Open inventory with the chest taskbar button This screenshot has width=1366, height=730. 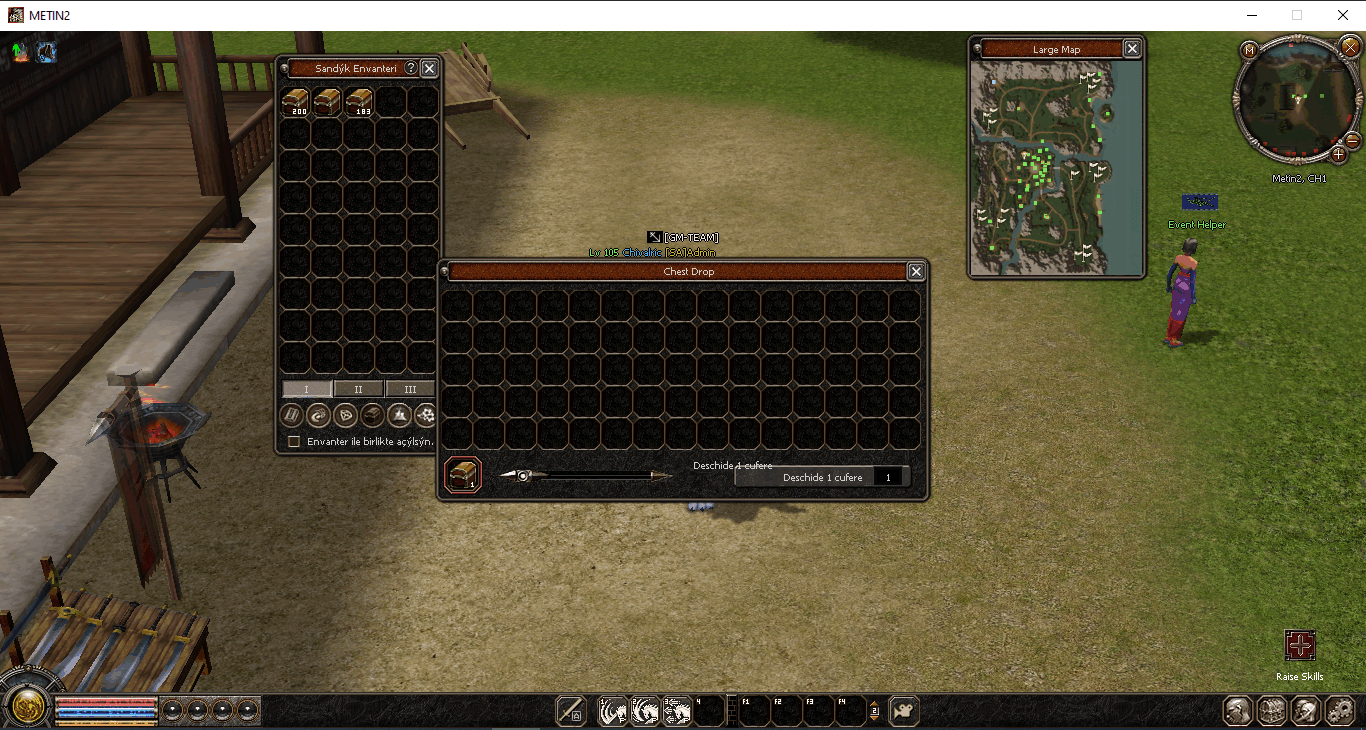tap(1272, 711)
